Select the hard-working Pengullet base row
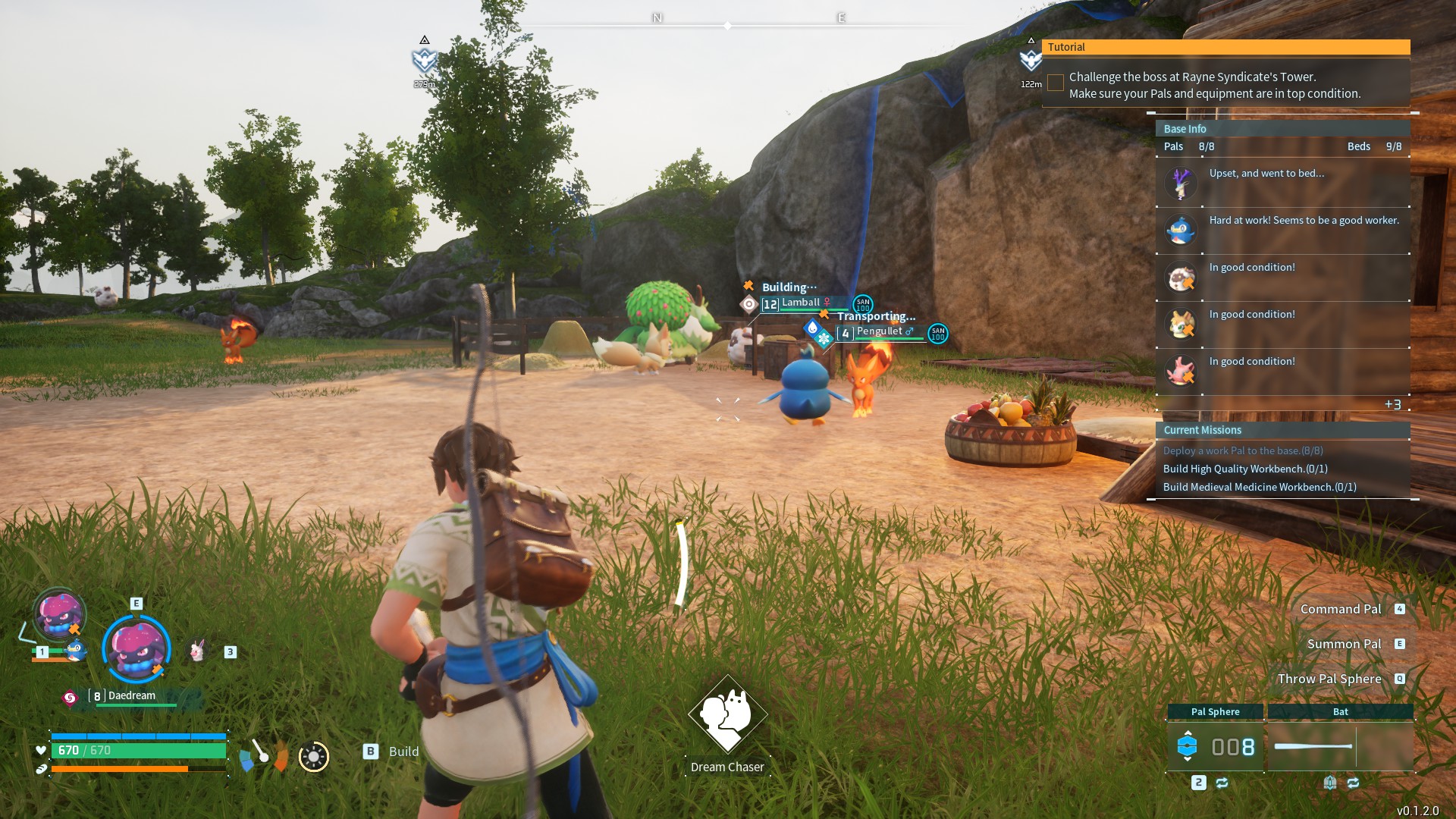1456x819 pixels. [x=1282, y=230]
